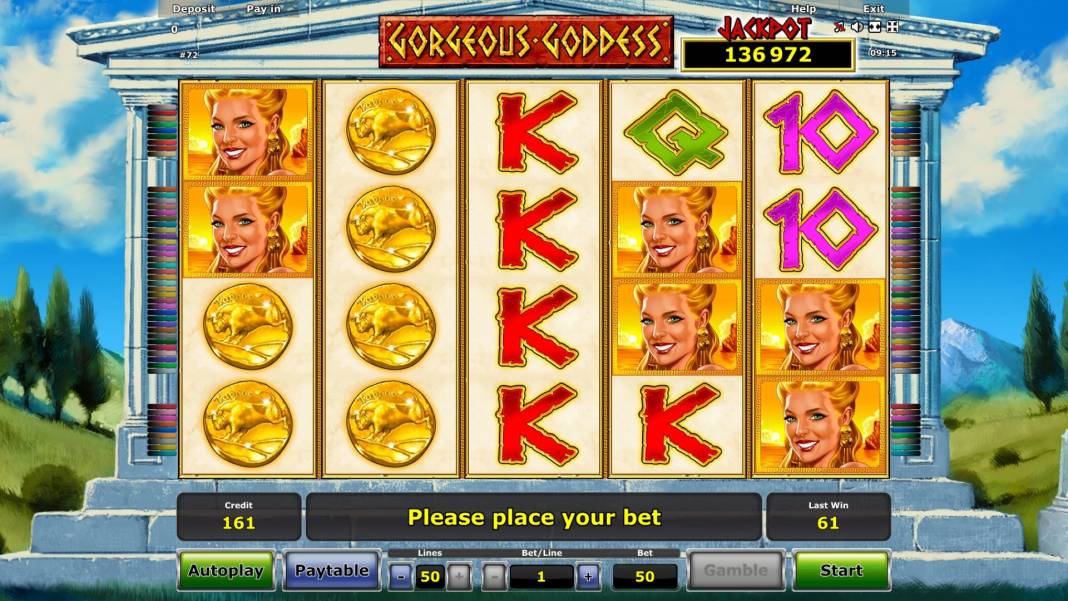The image size is (1068, 601).
Task: Toggle sound with the speaker icon
Action: point(857,27)
